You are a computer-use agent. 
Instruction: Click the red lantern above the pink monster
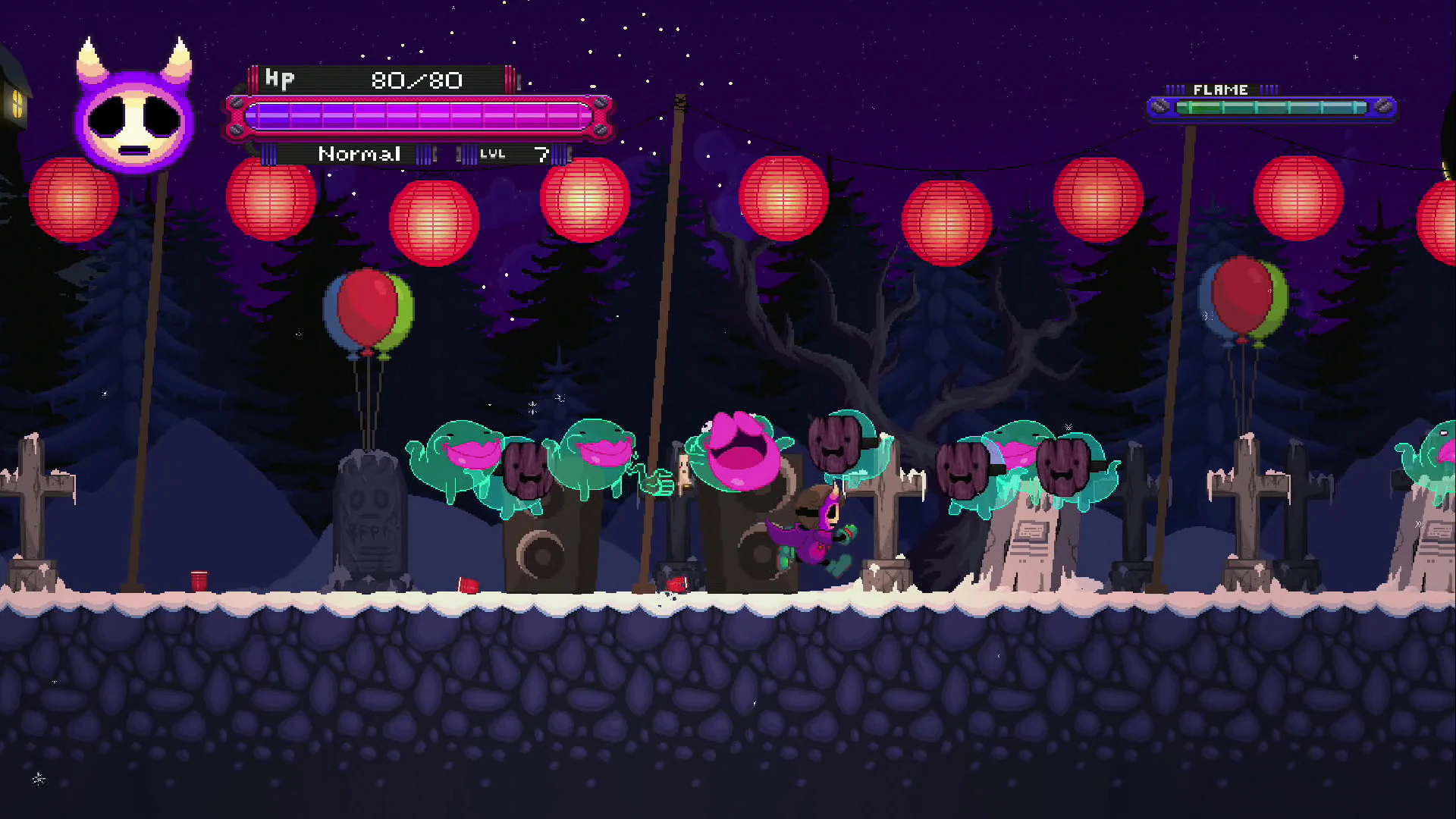785,197
